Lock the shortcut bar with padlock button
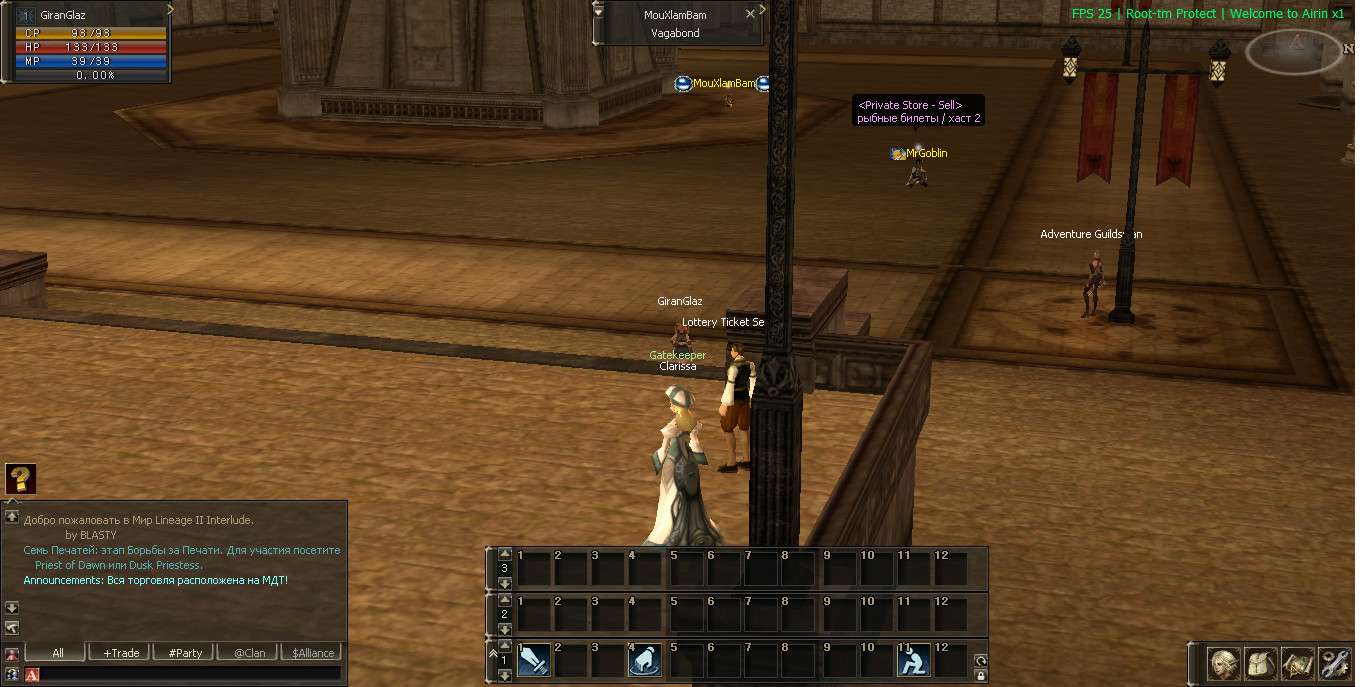1360x687 pixels. tap(981, 675)
